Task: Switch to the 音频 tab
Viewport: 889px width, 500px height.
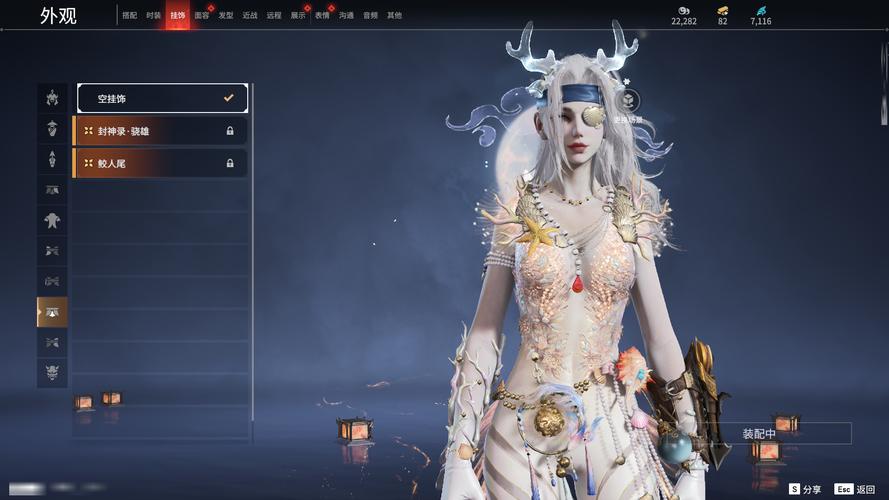Action: 370,16
